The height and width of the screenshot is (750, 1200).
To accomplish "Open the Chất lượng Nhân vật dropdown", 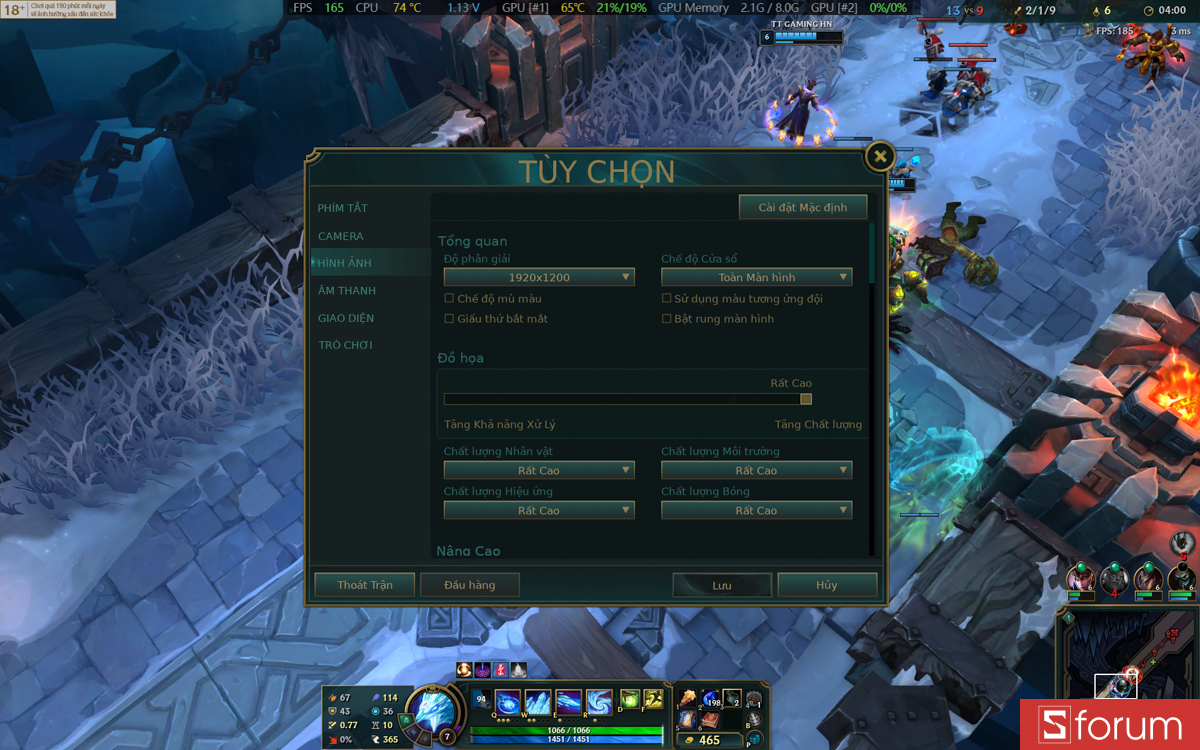I will click(x=539, y=470).
